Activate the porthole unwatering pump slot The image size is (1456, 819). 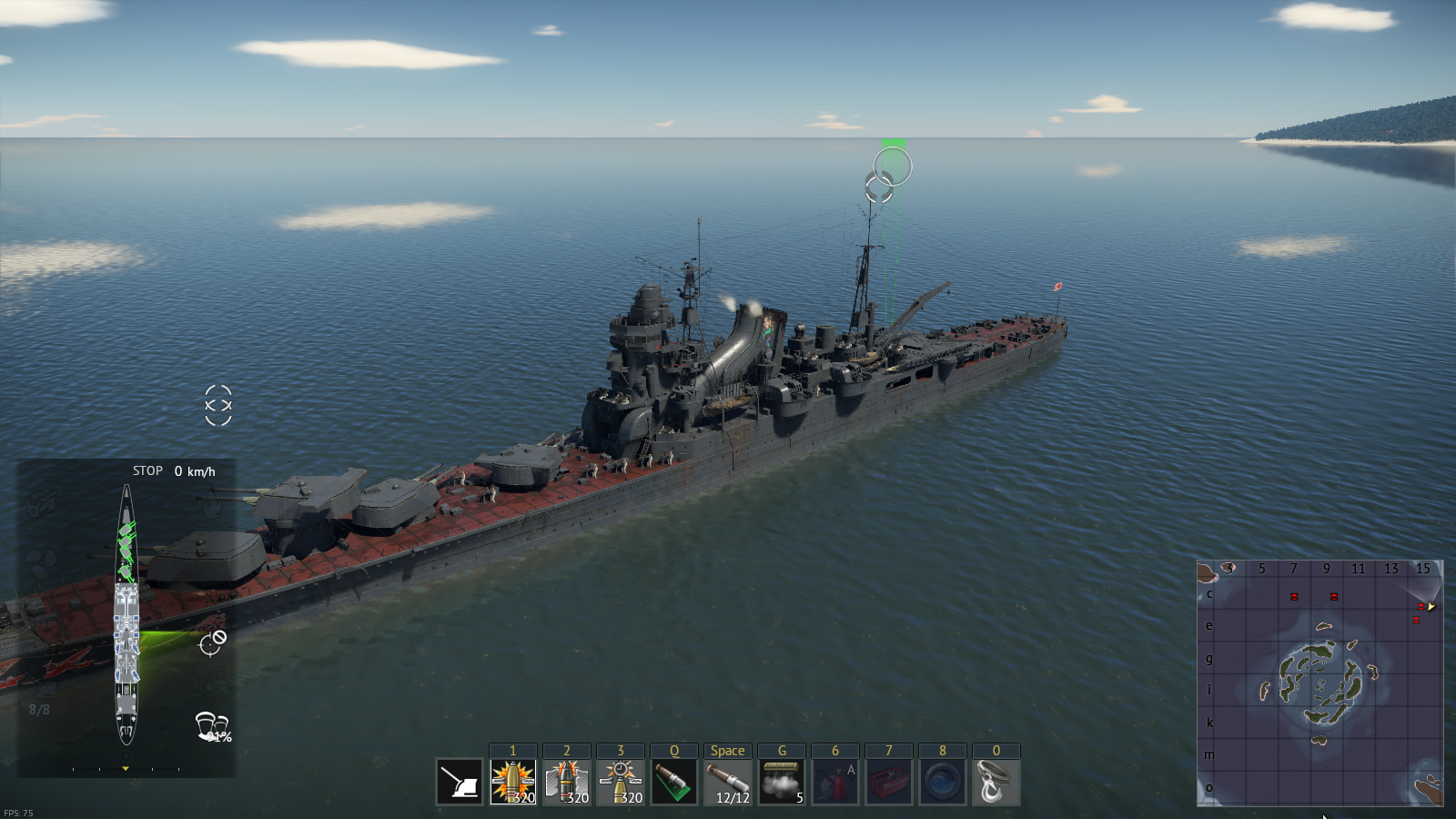click(943, 782)
